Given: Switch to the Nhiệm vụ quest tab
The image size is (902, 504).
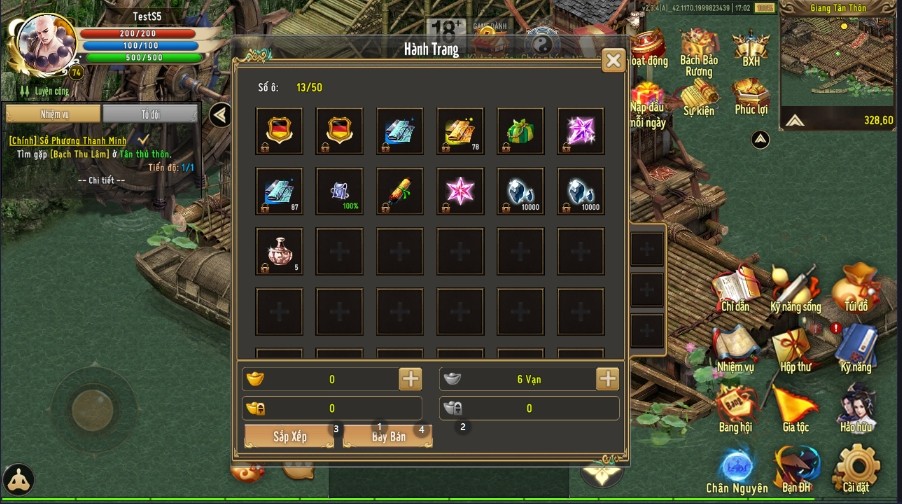Looking at the screenshot, I should [x=52, y=114].
